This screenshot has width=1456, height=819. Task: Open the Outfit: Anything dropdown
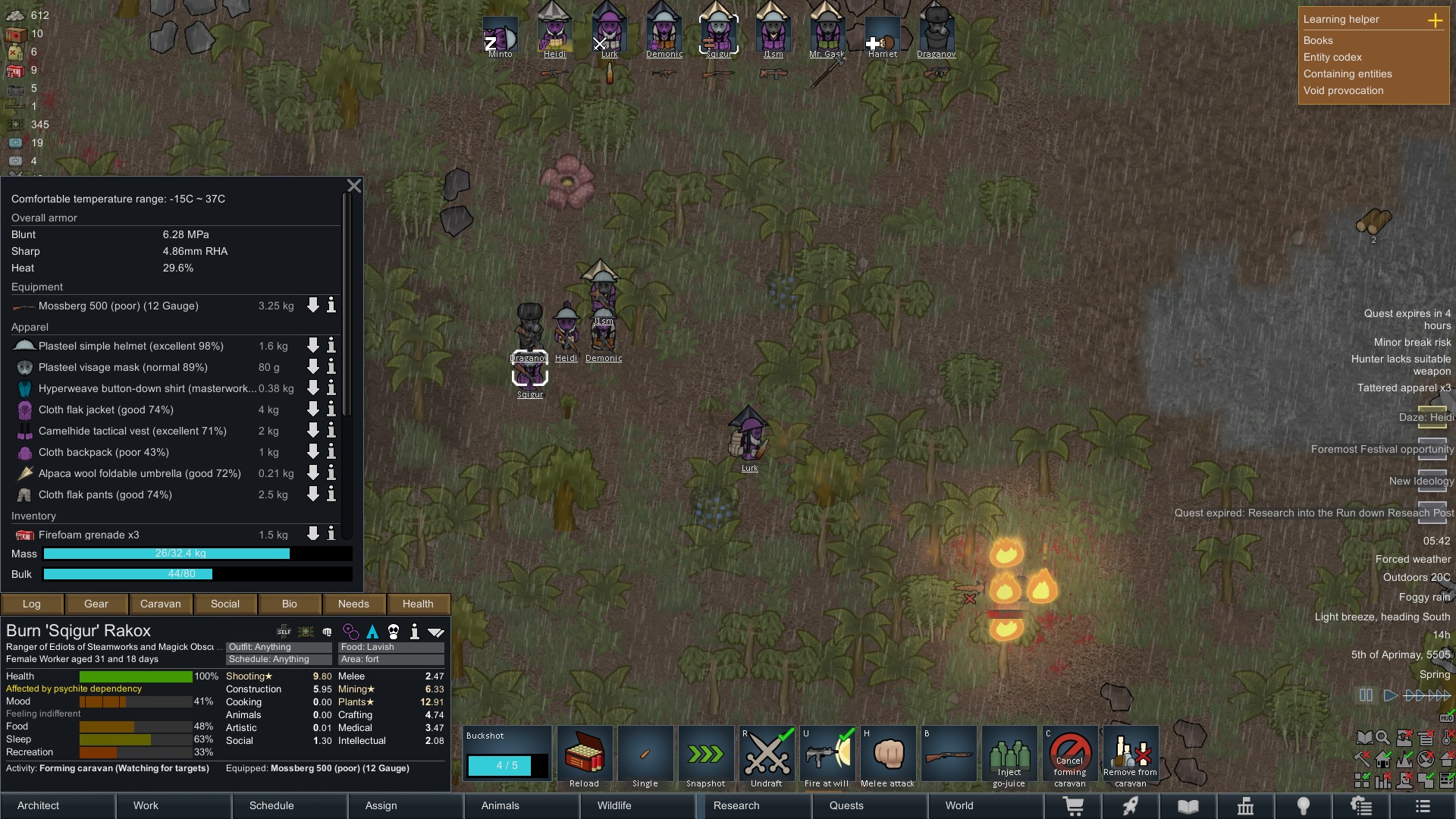278,647
